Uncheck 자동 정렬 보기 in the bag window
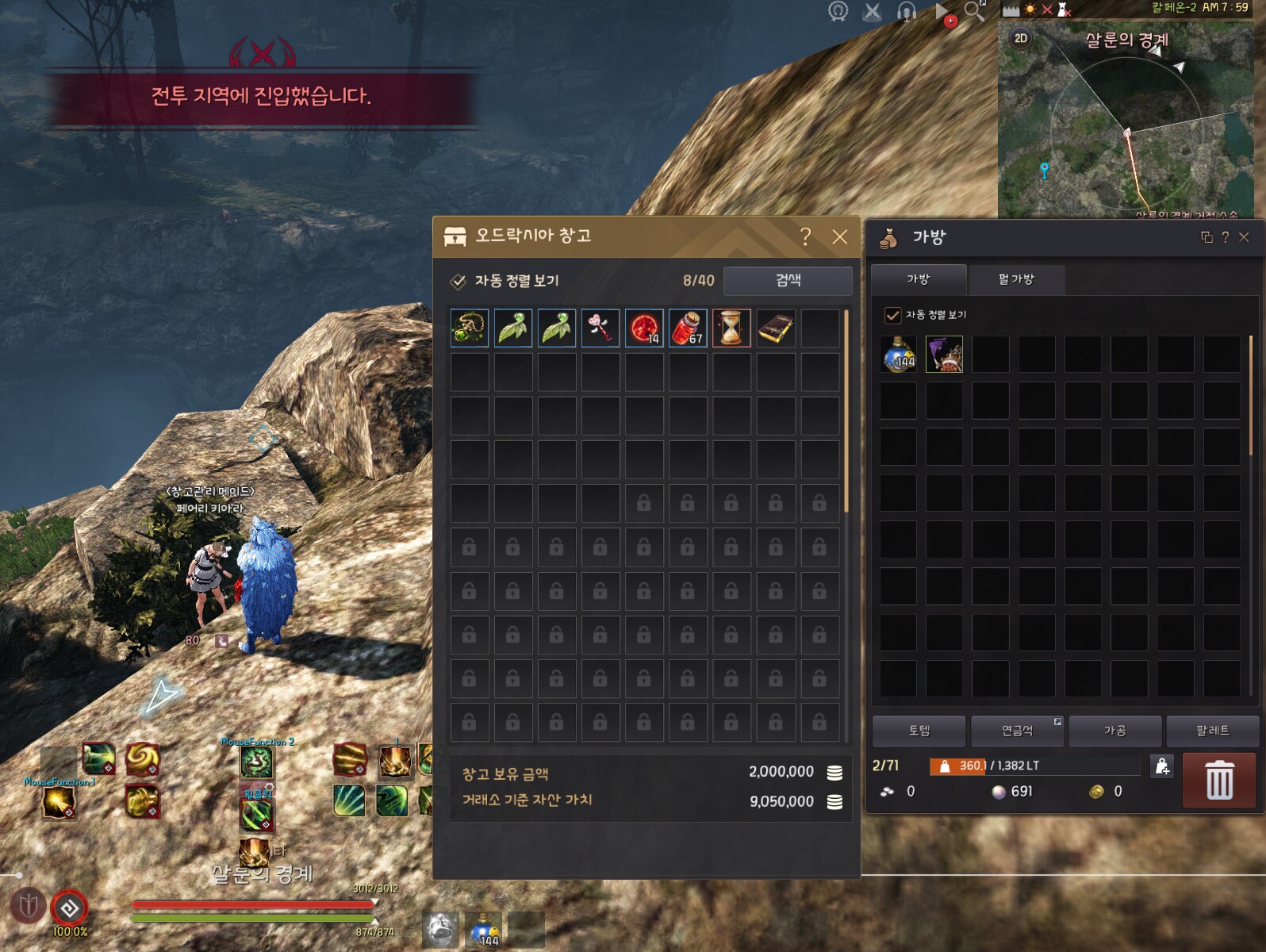Image resolution: width=1266 pixels, height=952 pixels. 893,313
